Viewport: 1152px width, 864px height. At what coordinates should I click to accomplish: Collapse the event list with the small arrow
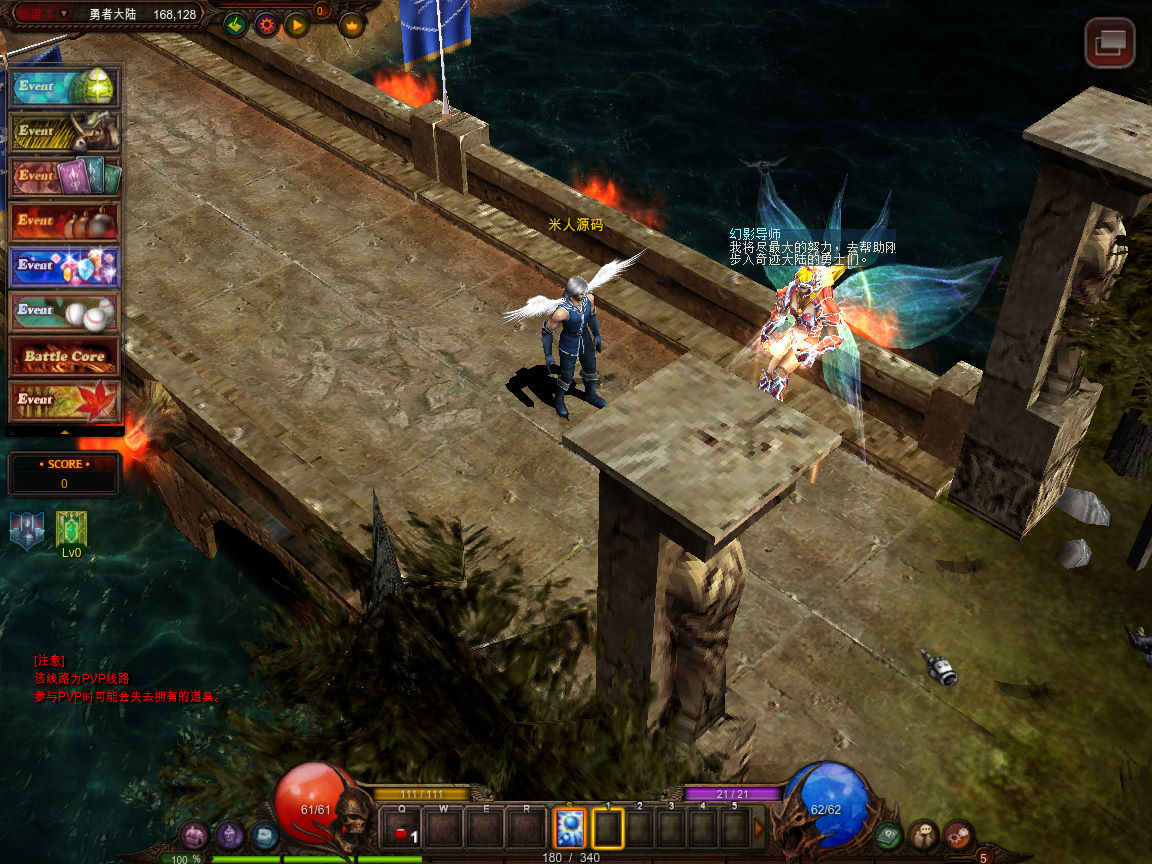tap(65, 432)
